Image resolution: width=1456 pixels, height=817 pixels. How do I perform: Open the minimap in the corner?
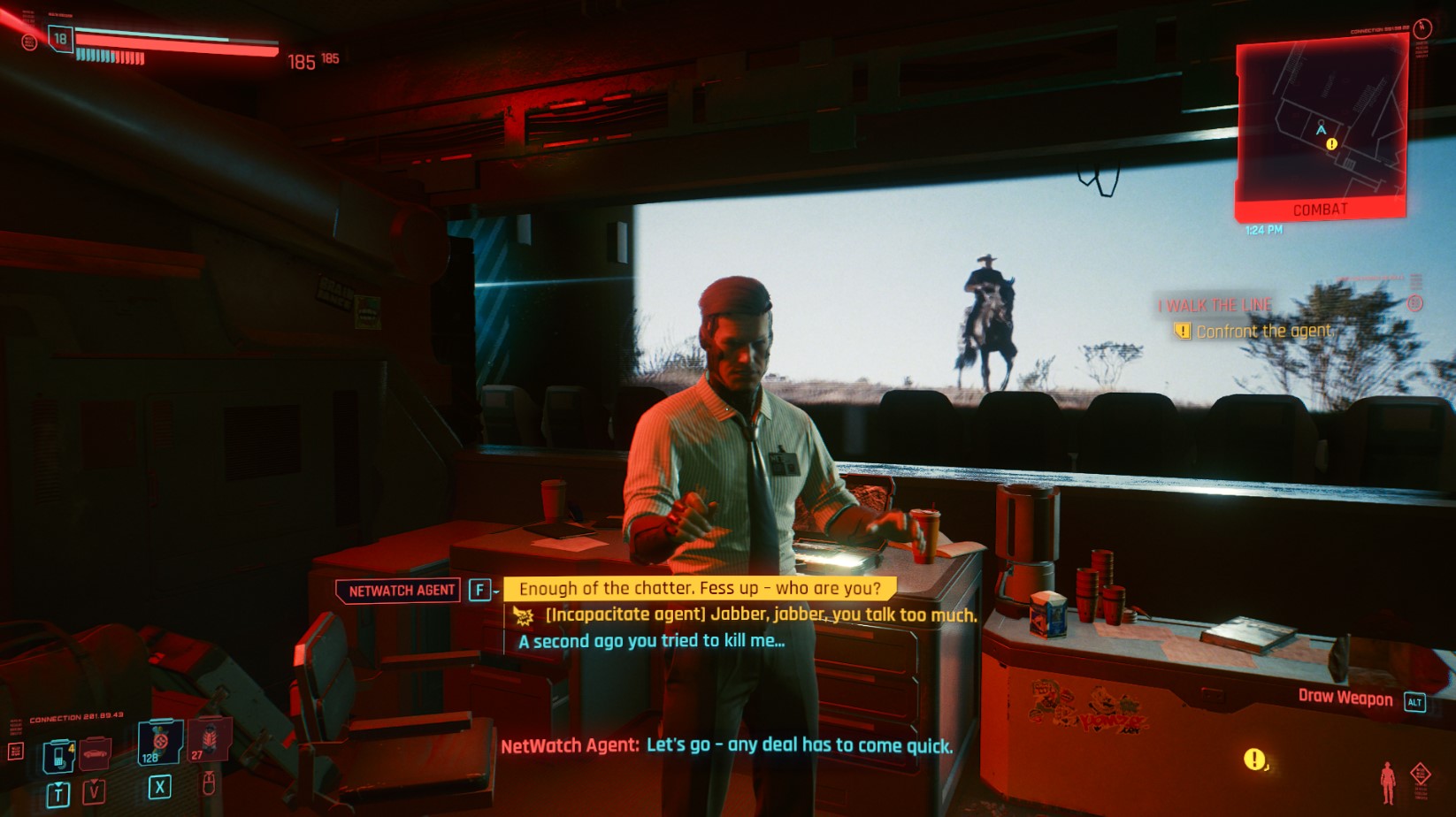pyautogui.click(x=1320, y=124)
